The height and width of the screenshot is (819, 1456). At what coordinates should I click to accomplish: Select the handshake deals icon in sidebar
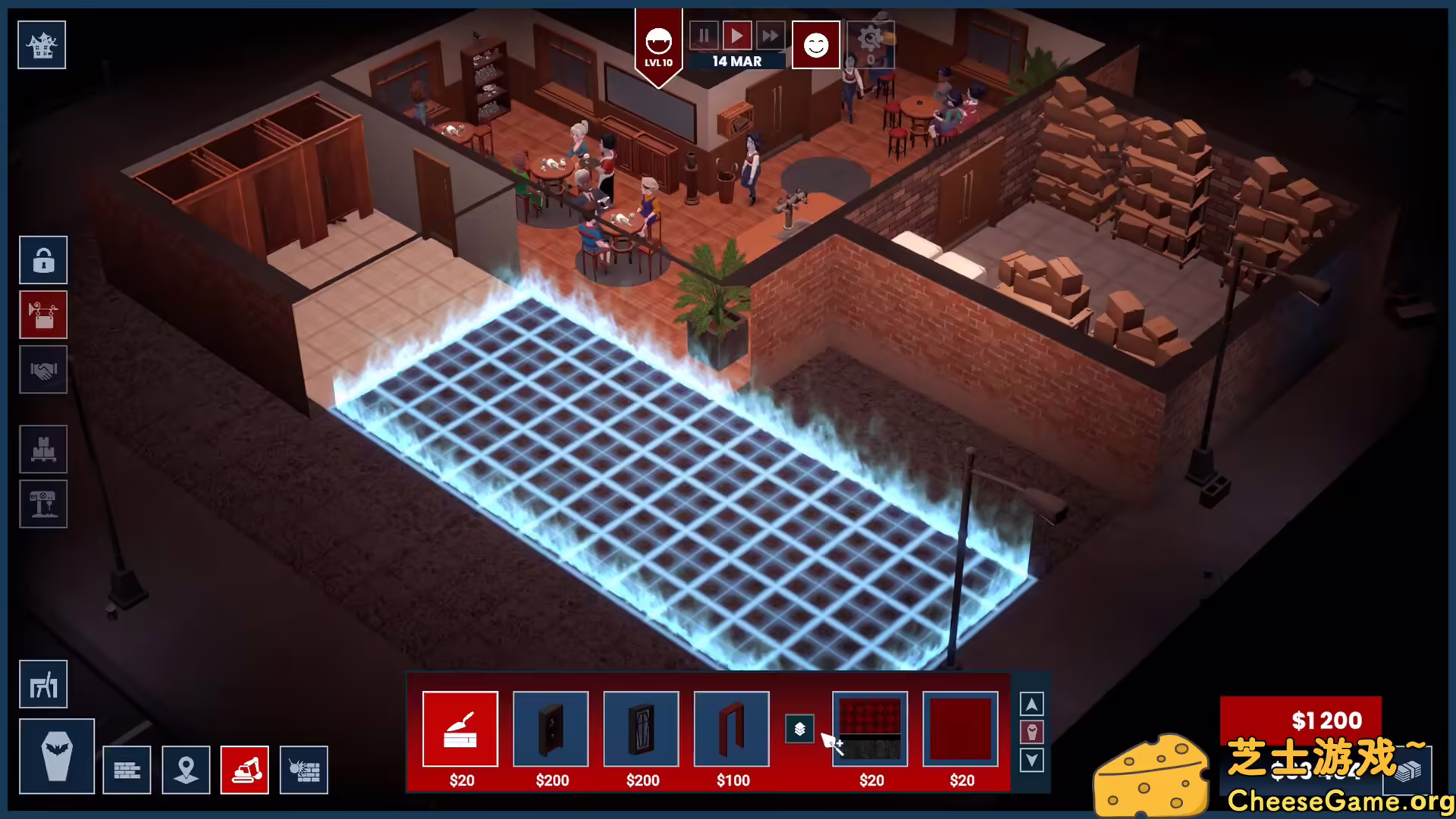tap(42, 371)
